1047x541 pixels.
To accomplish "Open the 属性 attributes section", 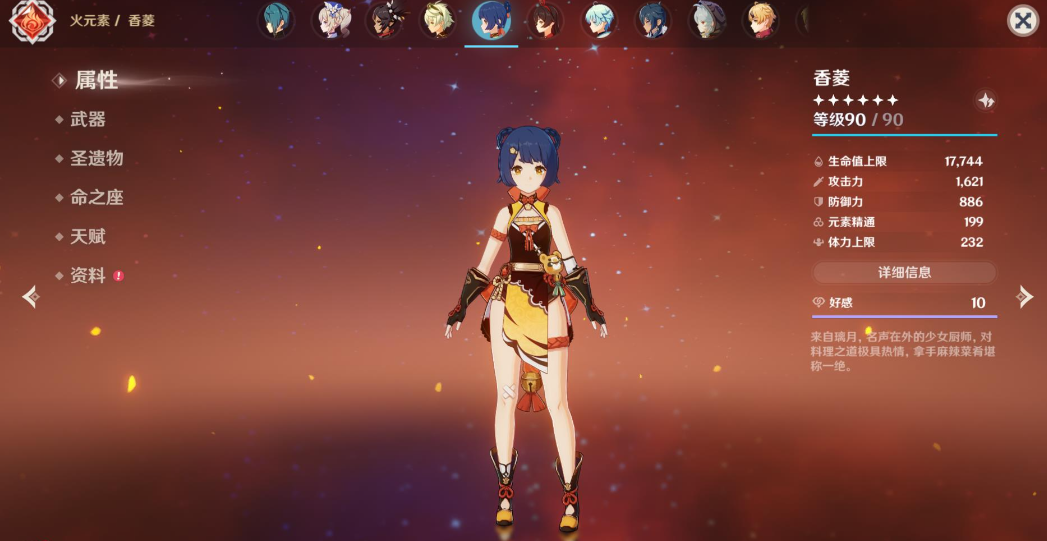I will click(x=96, y=80).
